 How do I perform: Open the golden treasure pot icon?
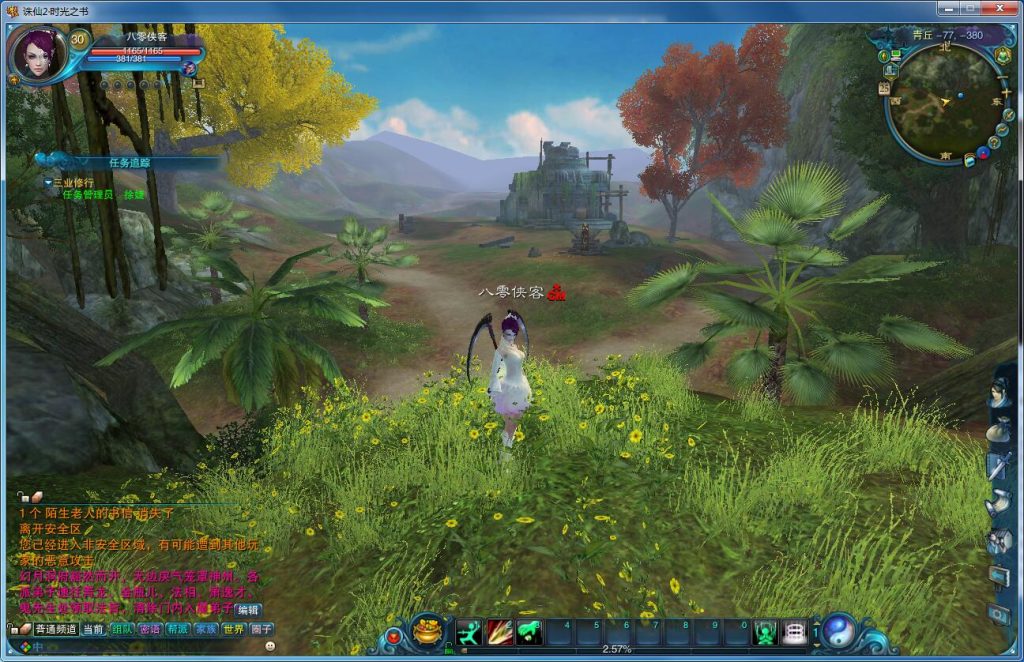(x=428, y=631)
